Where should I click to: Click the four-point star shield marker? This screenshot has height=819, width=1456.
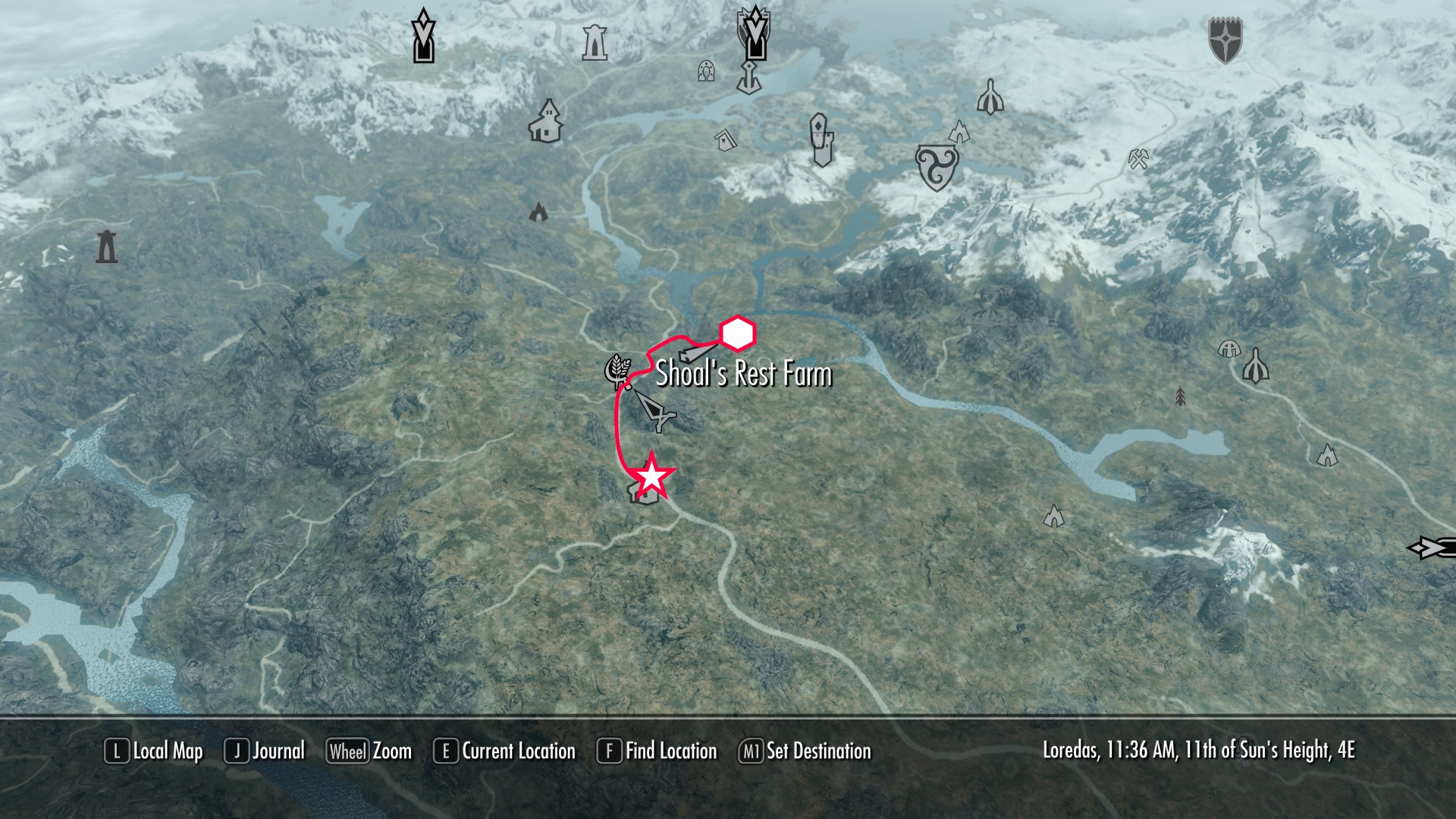pyautogui.click(x=1225, y=40)
